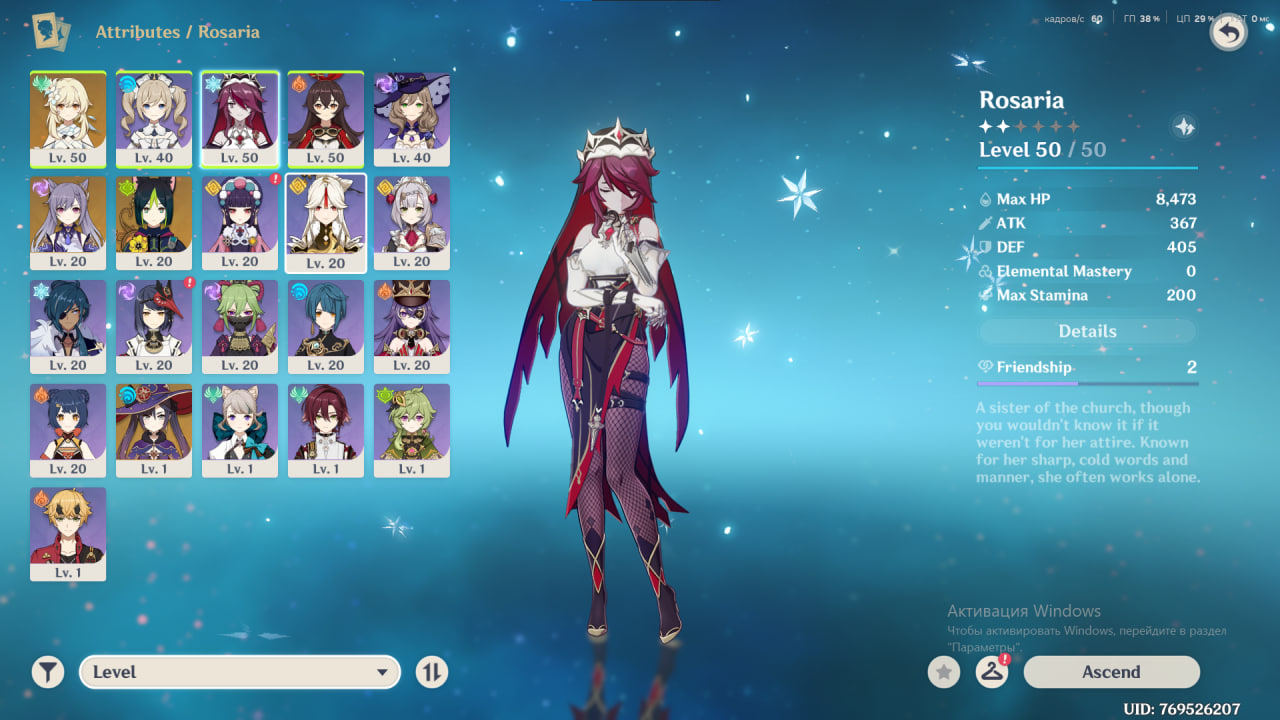Open the character filter funnel
1280x720 pixels.
pos(47,672)
